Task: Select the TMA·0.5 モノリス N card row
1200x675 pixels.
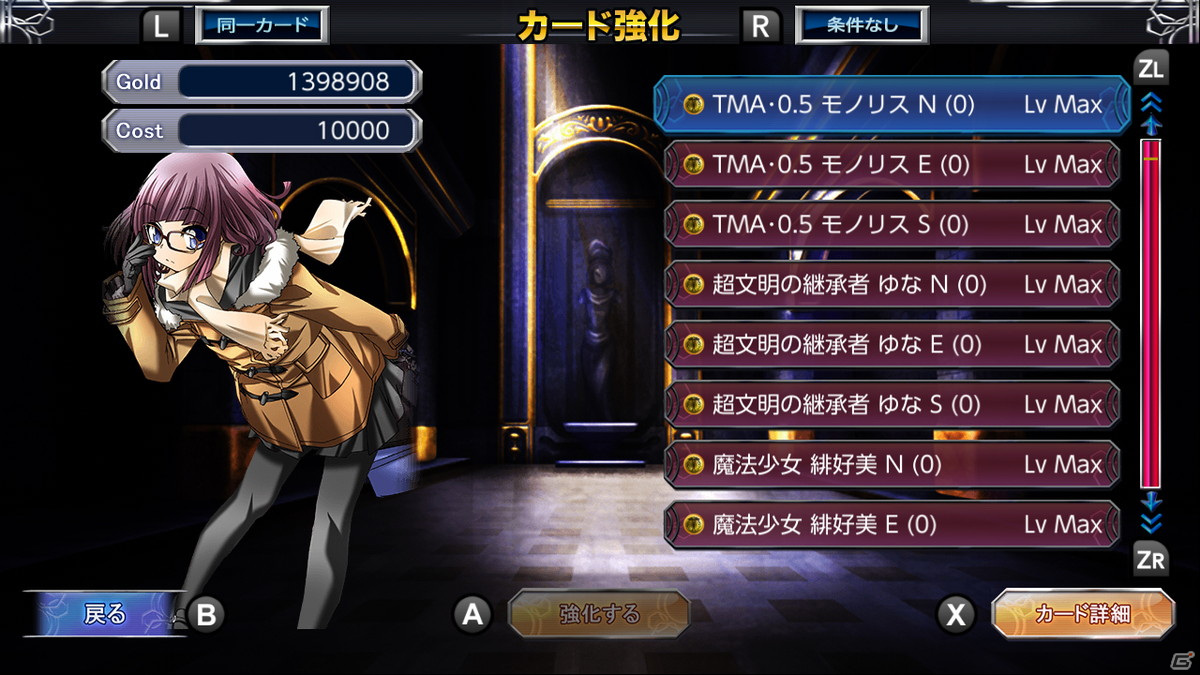Action: coord(890,105)
